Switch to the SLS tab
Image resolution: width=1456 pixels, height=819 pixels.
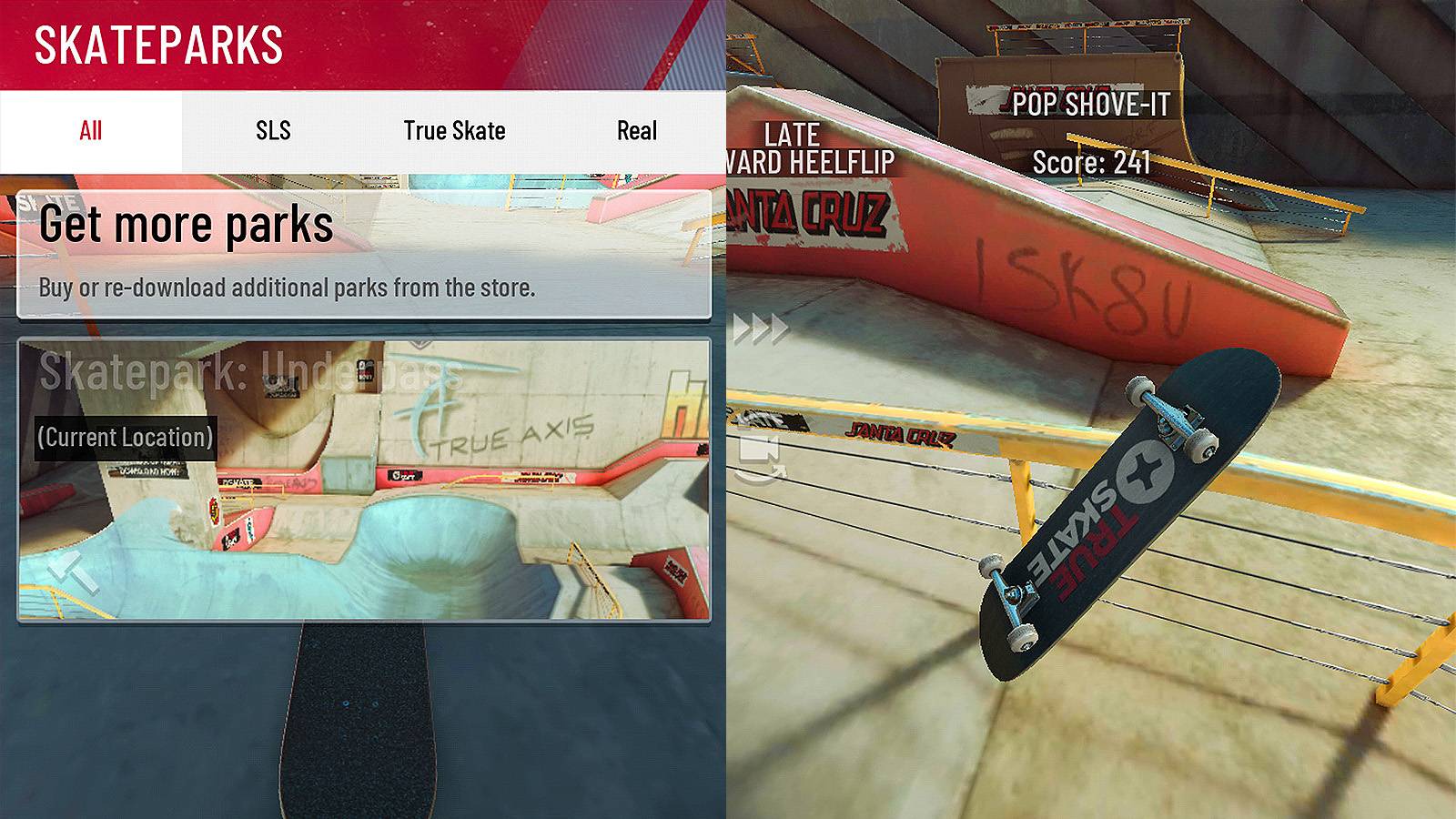pos(272,131)
